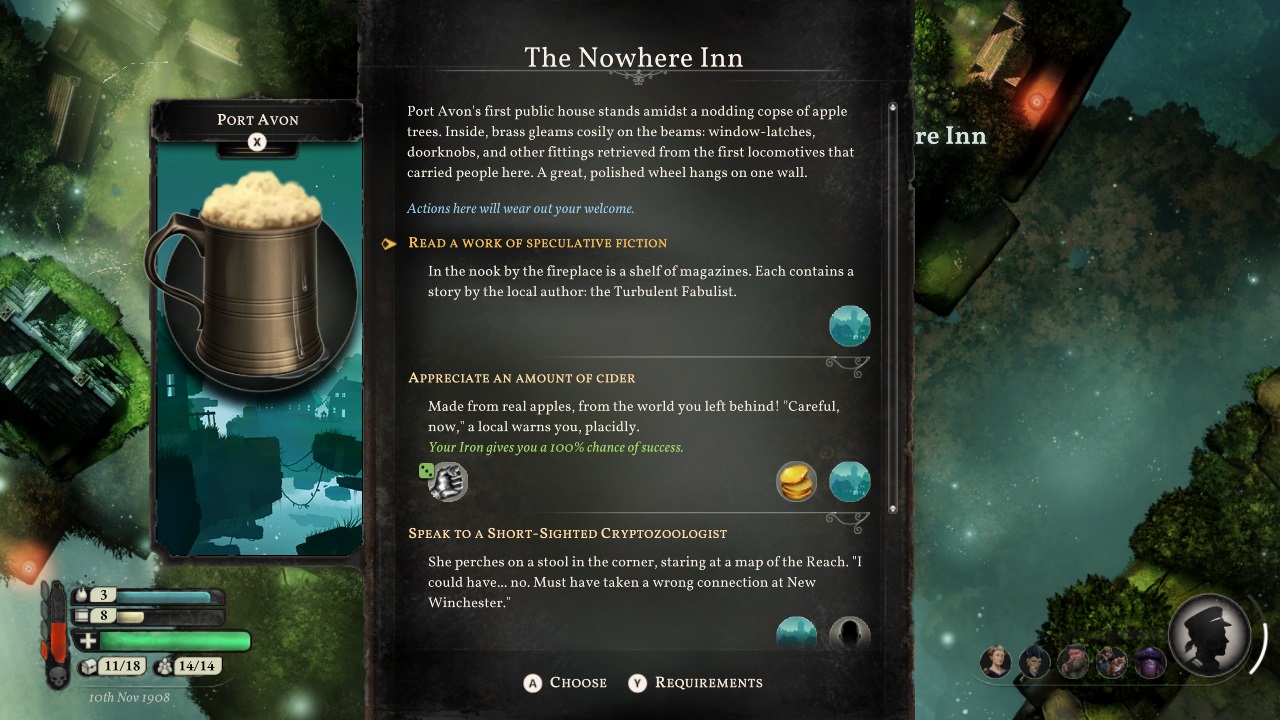Select the 'Appreciate an amount of cider' option
This screenshot has width=1280, height=720.
pyautogui.click(x=521, y=378)
